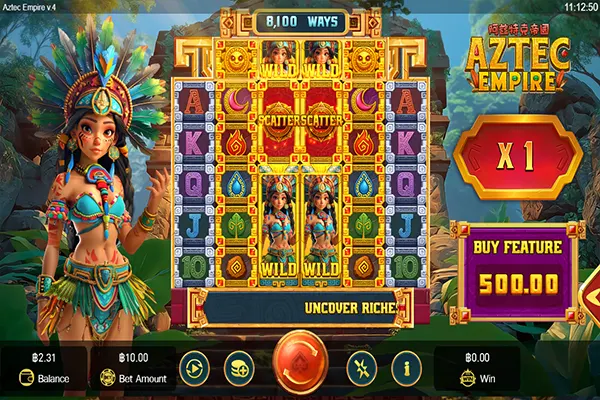This screenshot has width=600, height=400.
Task: Open the bet coins settings
Action: pos(239,367)
